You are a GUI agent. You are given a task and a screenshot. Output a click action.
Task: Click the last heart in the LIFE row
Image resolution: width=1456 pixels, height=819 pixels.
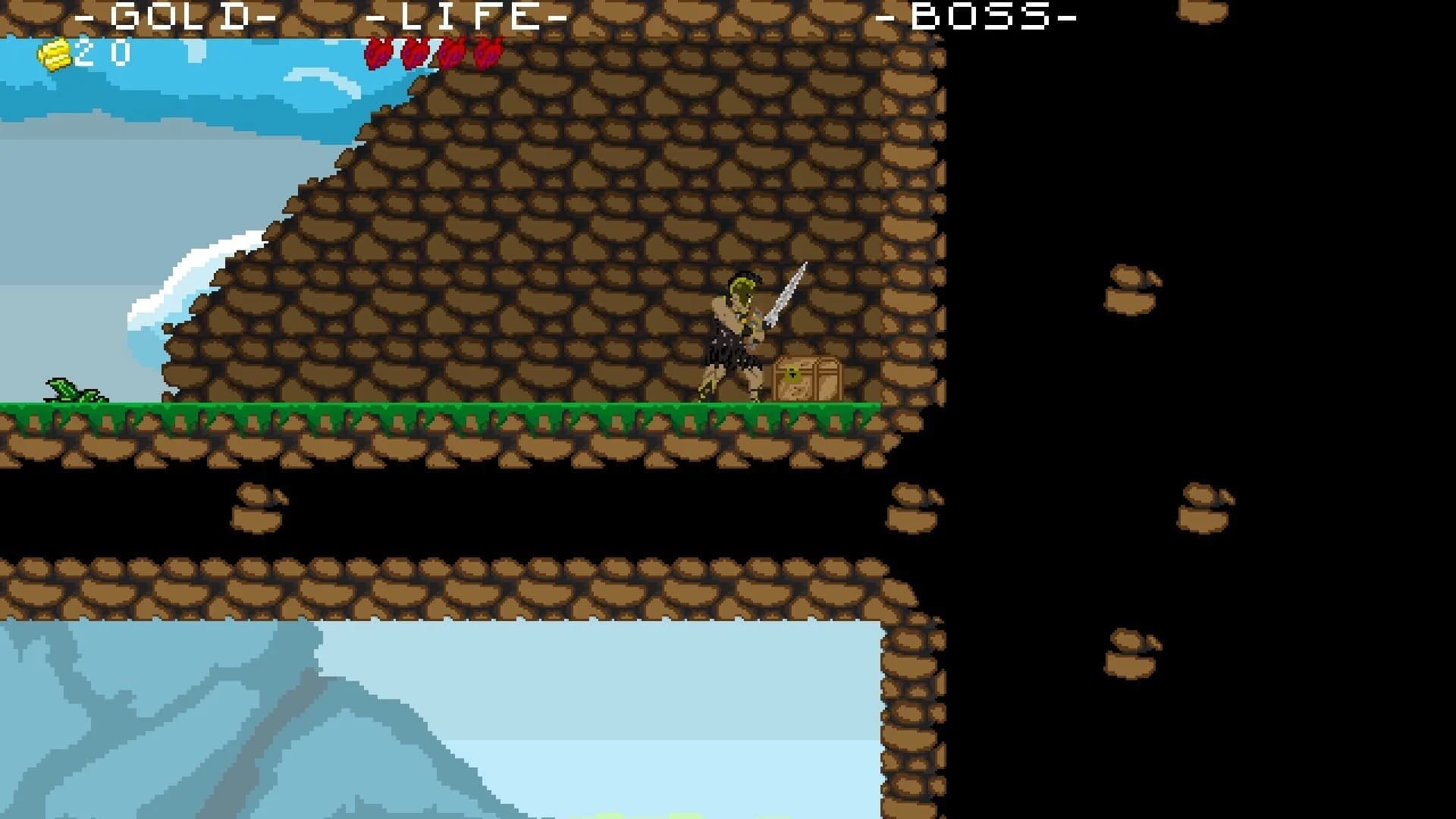pyautogui.click(x=489, y=55)
